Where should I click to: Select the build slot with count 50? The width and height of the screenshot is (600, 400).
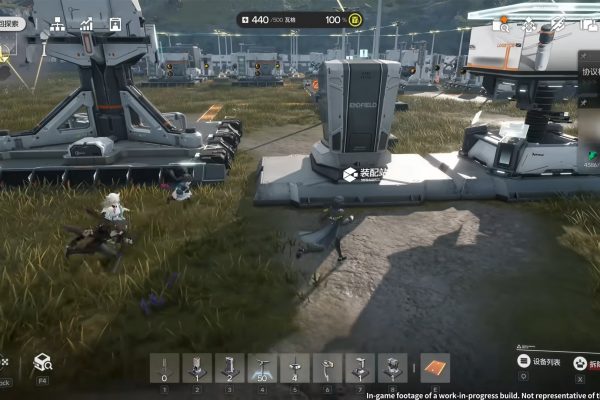263,367
